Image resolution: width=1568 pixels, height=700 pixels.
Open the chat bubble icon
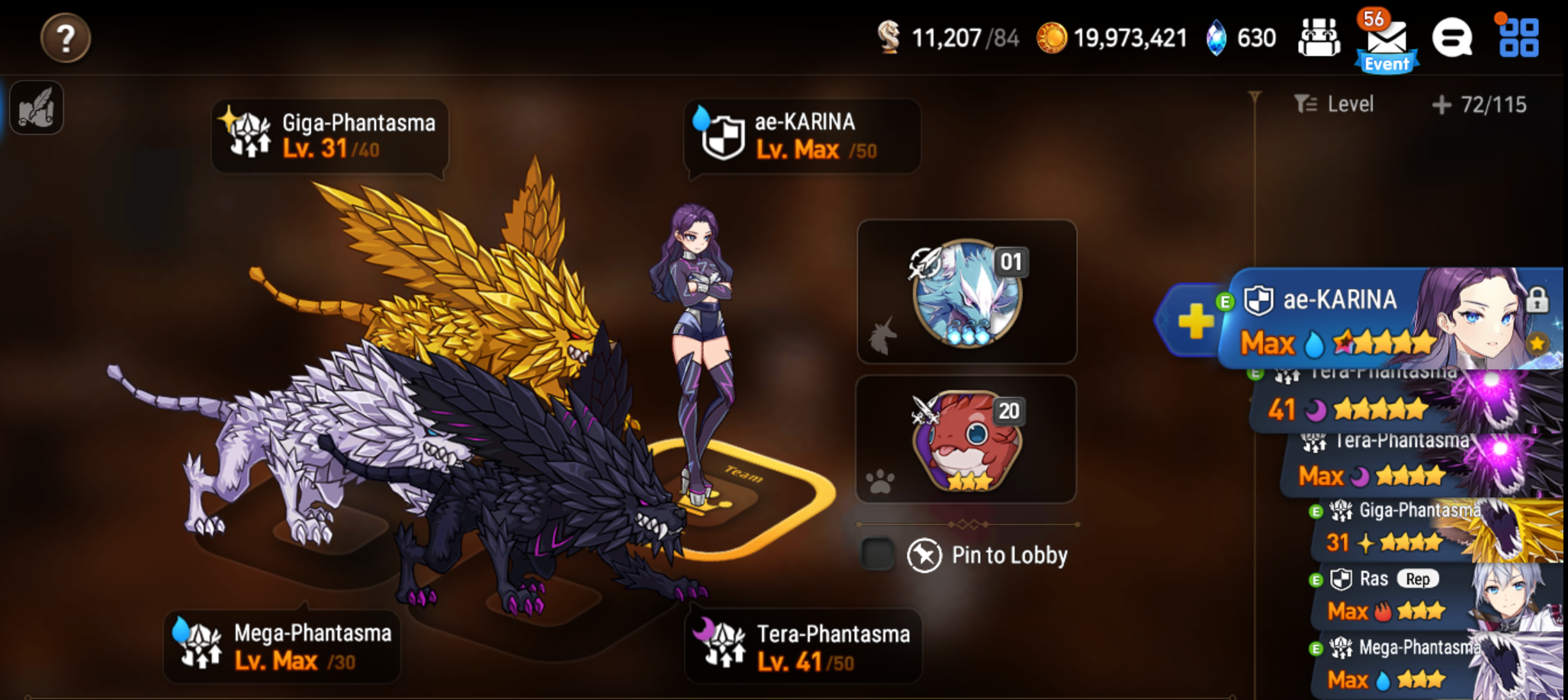(x=1454, y=37)
